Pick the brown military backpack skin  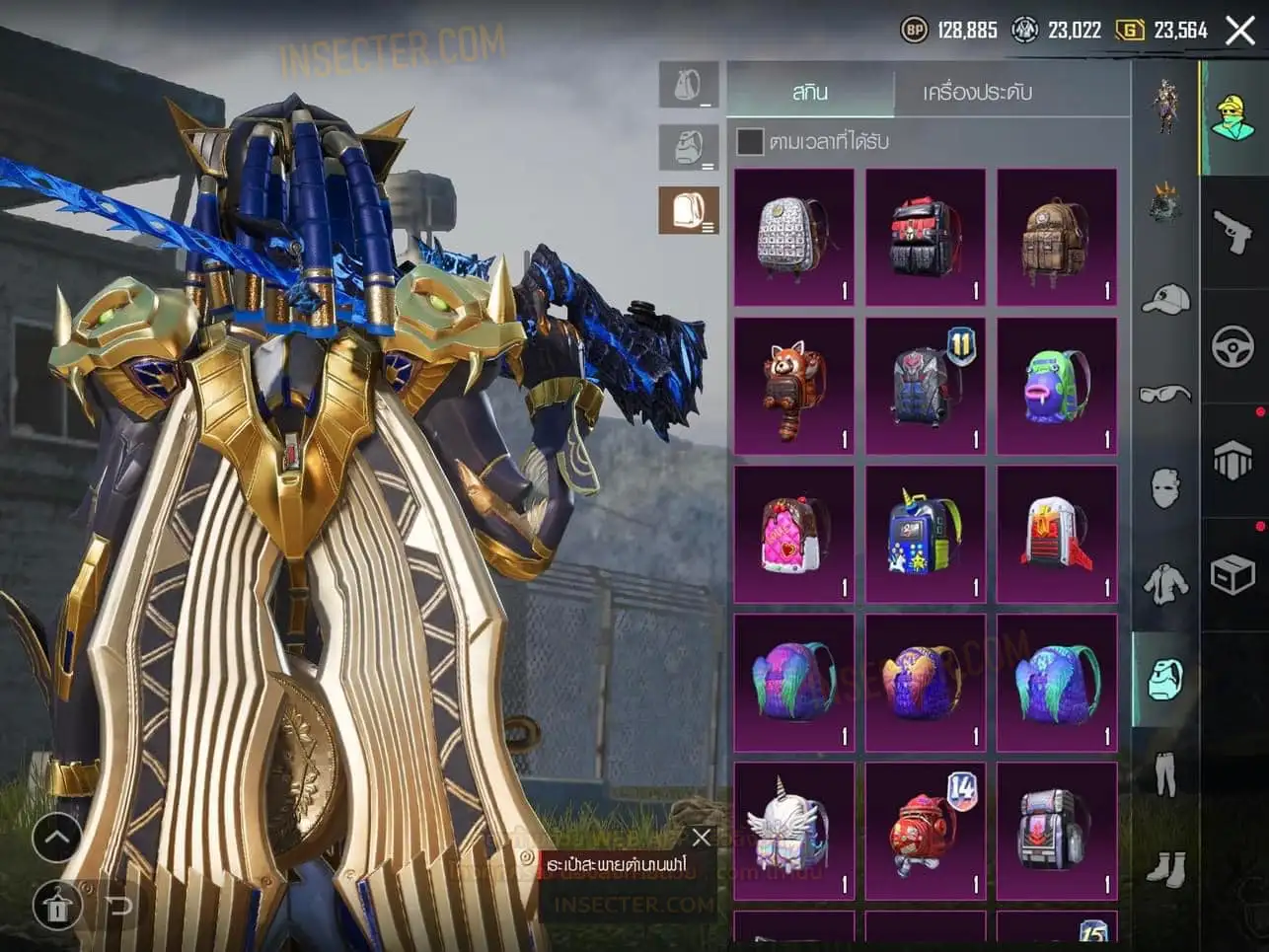(x=1056, y=237)
